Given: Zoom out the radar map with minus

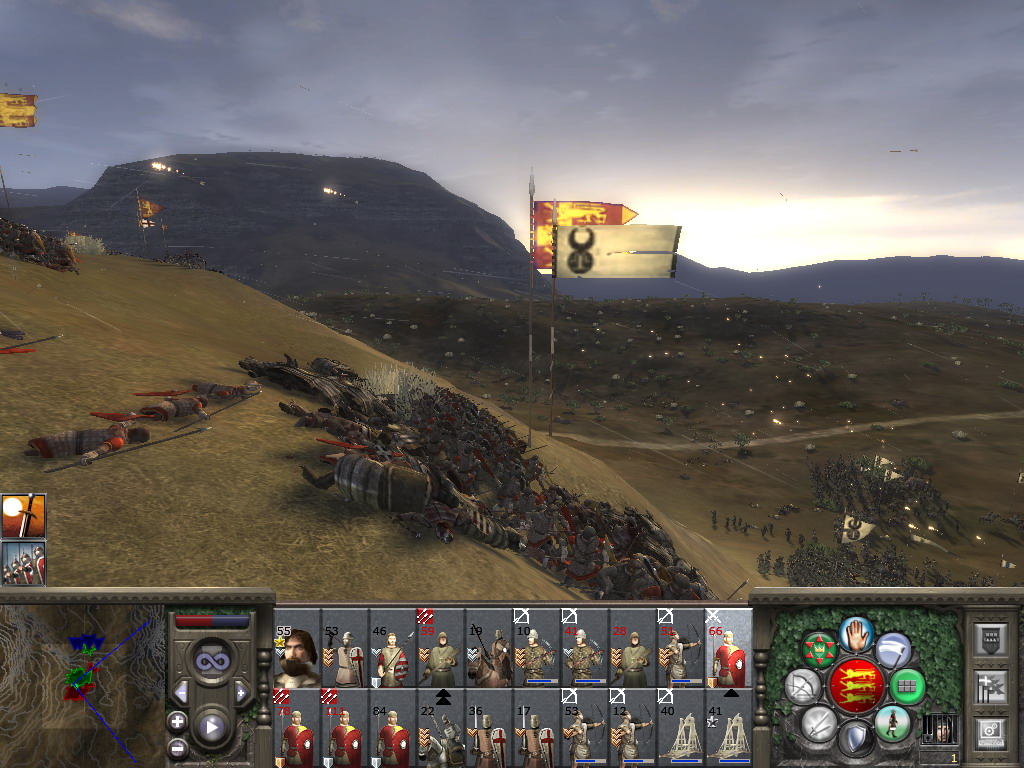Looking at the screenshot, I should (177, 746).
